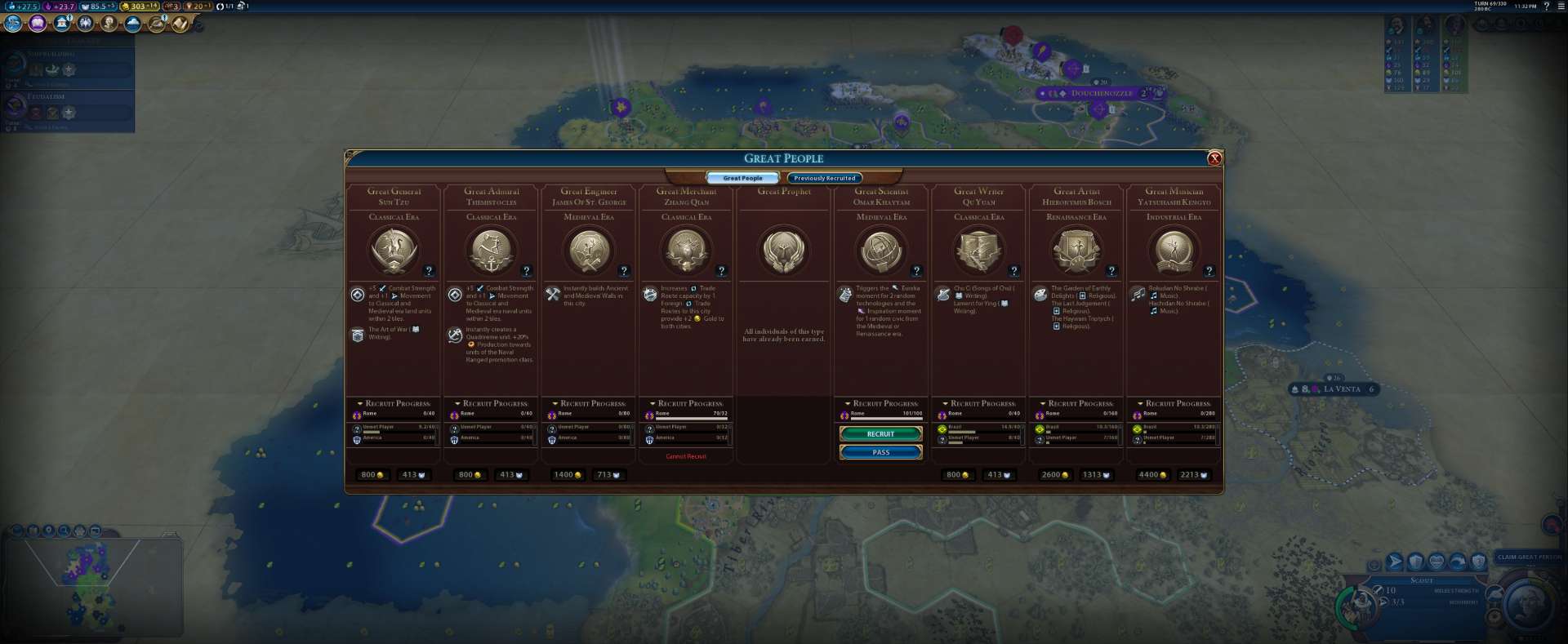Select the Great People tab
1568x644 pixels.
(x=742, y=178)
